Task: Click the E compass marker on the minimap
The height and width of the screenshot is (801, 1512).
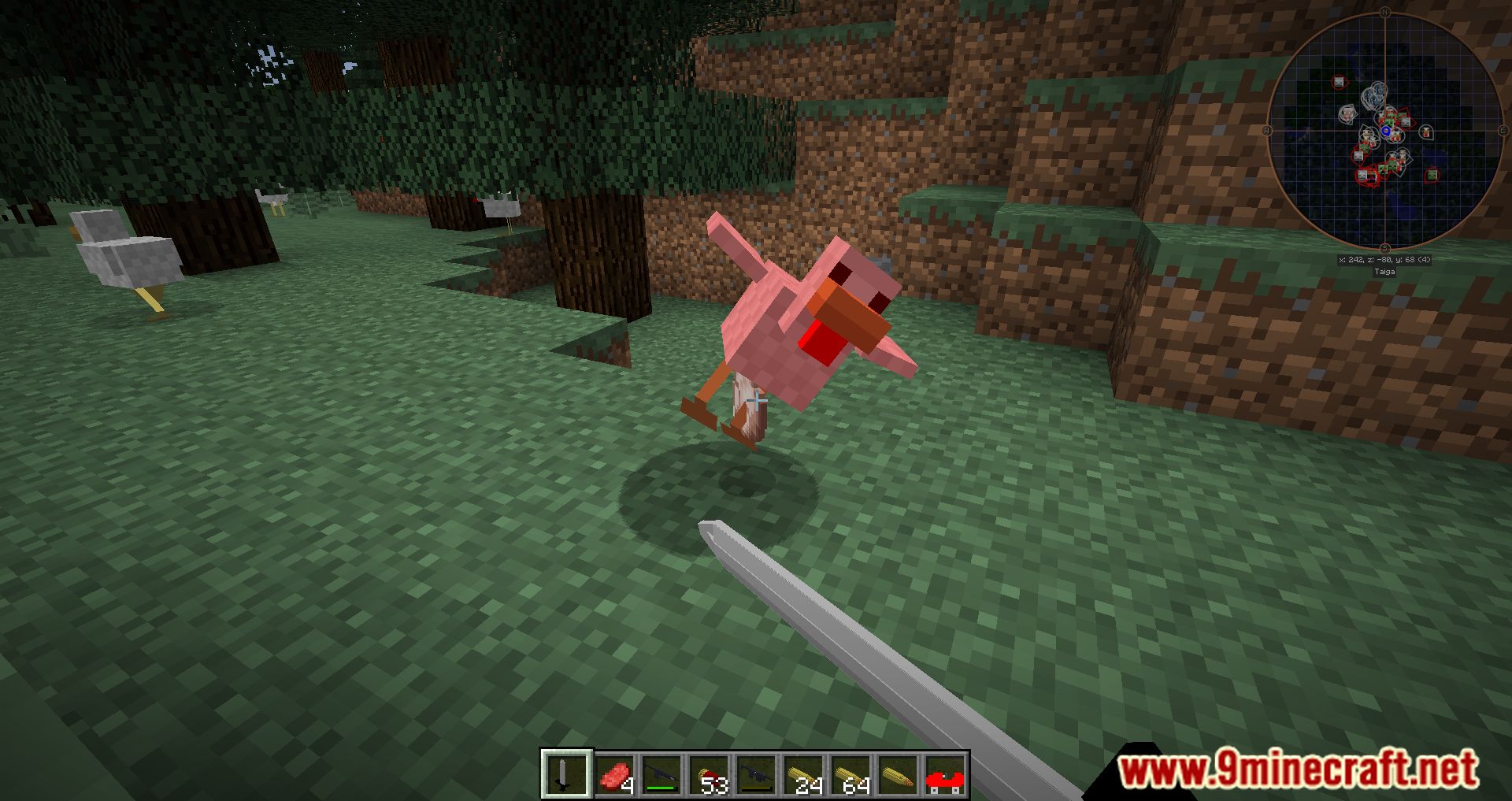Action: pyautogui.click(x=1503, y=129)
